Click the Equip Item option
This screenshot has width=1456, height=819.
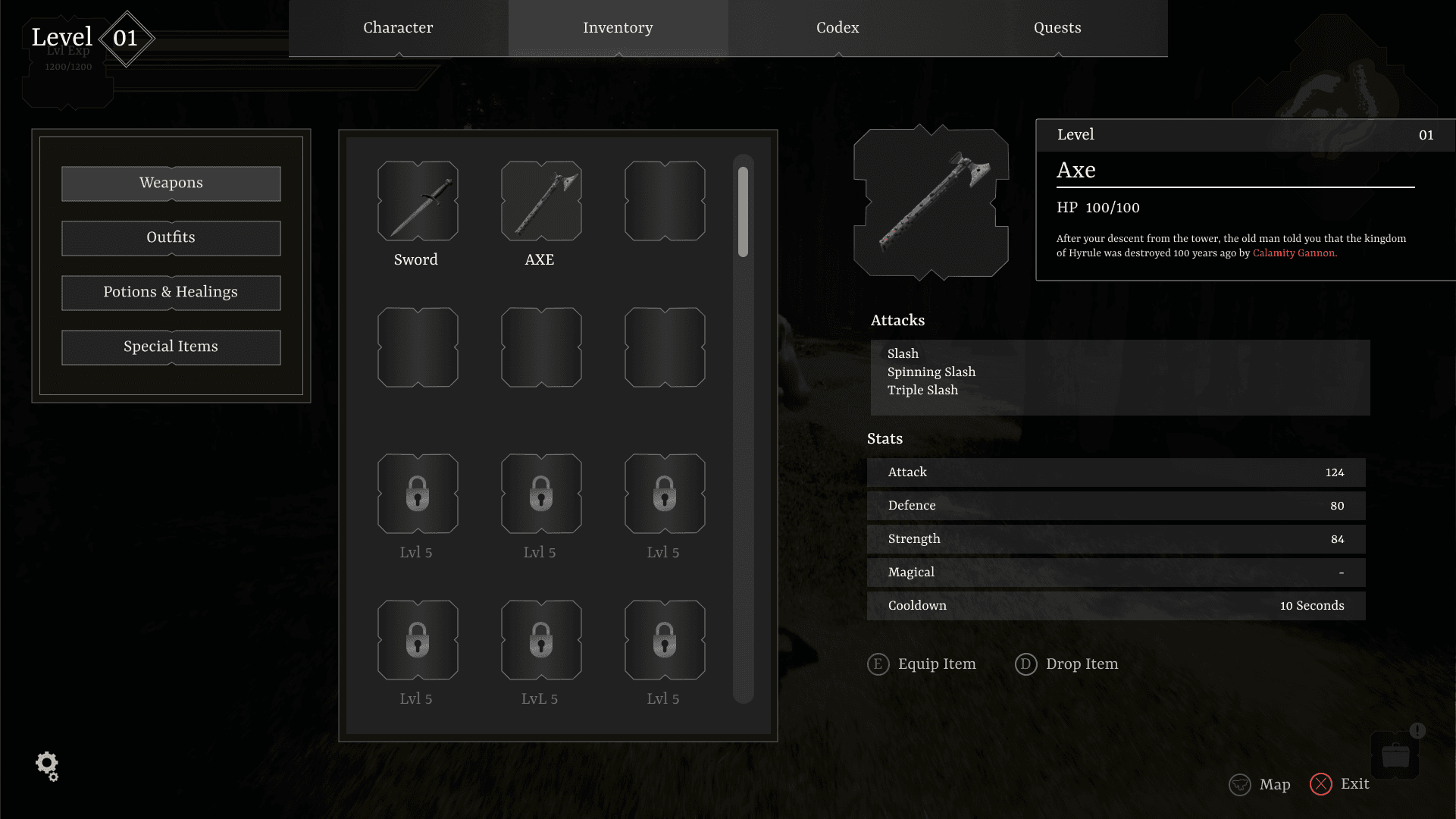pyautogui.click(x=922, y=664)
